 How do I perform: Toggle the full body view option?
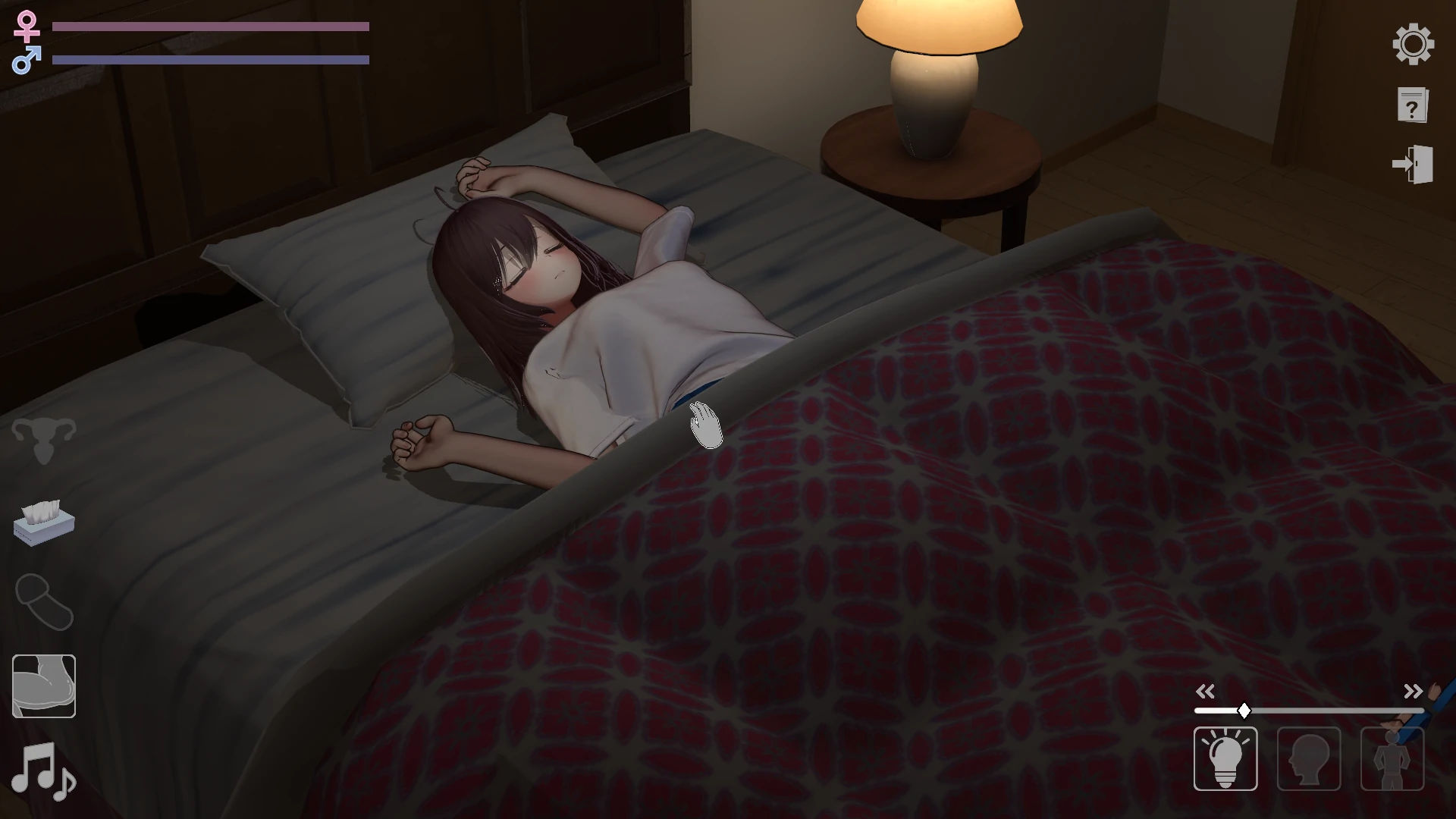pyautogui.click(x=1392, y=758)
